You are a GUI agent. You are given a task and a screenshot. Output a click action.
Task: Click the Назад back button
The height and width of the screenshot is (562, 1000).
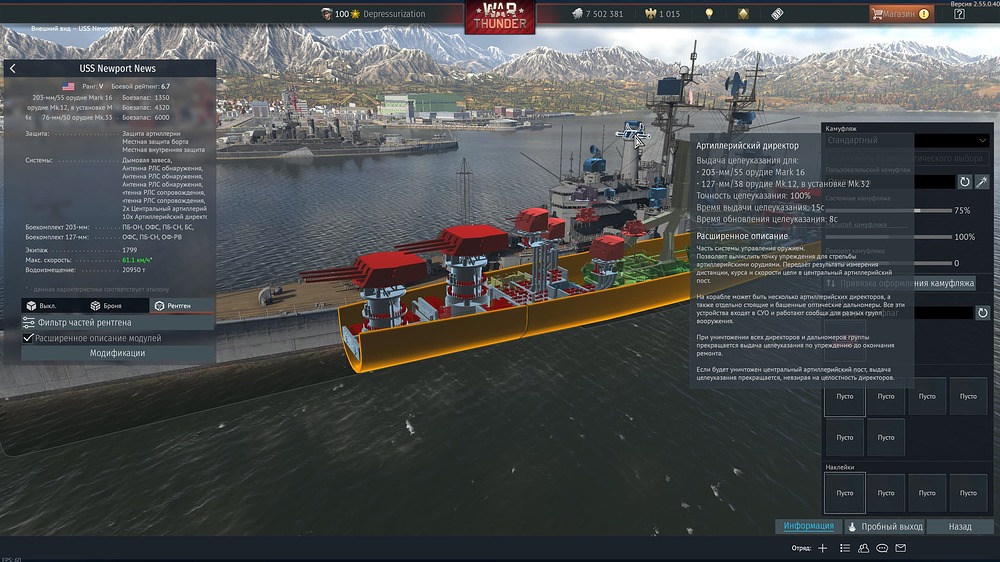coord(960,526)
